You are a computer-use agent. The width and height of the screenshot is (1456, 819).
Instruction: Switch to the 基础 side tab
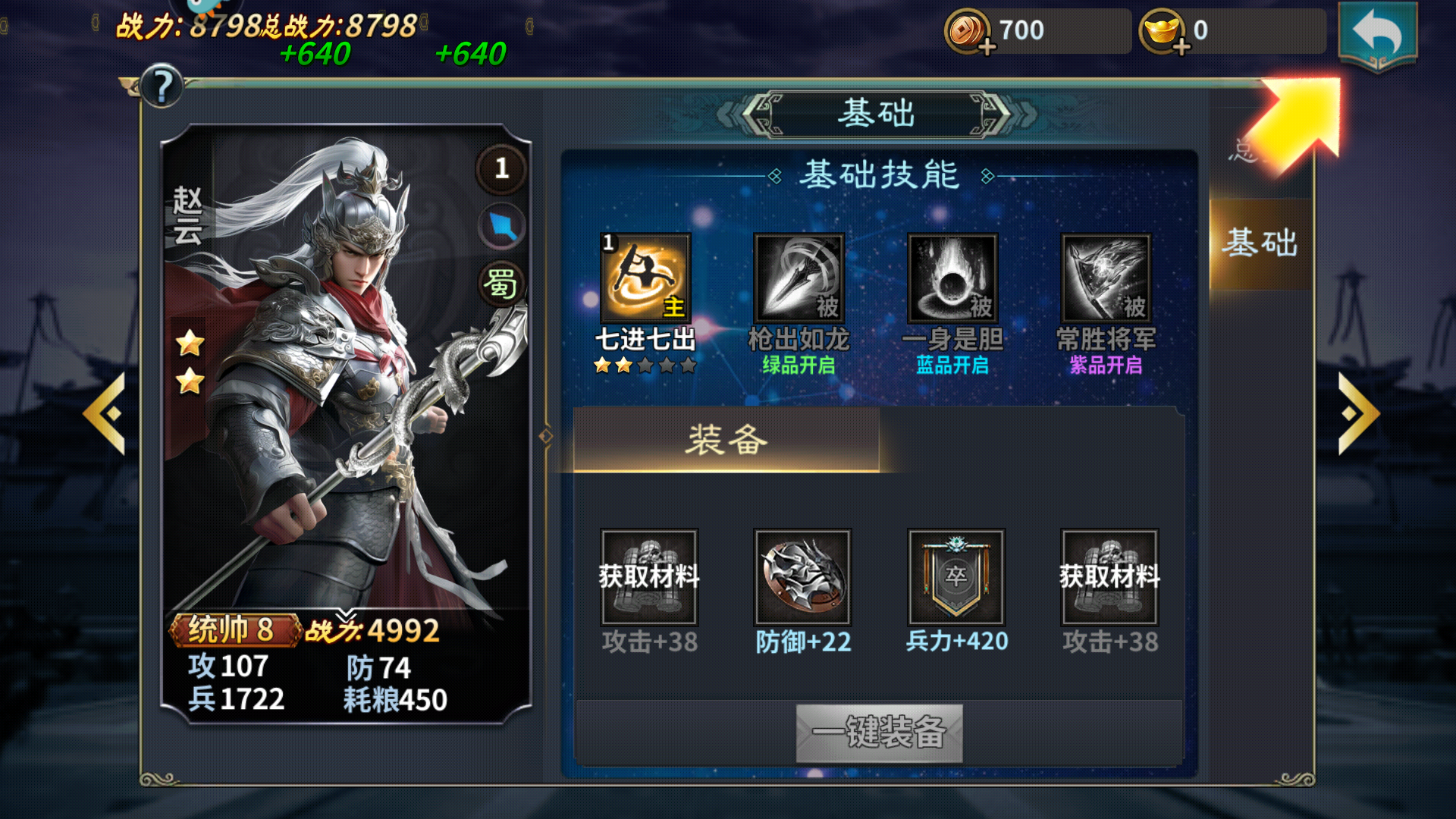coord(1260,243)
